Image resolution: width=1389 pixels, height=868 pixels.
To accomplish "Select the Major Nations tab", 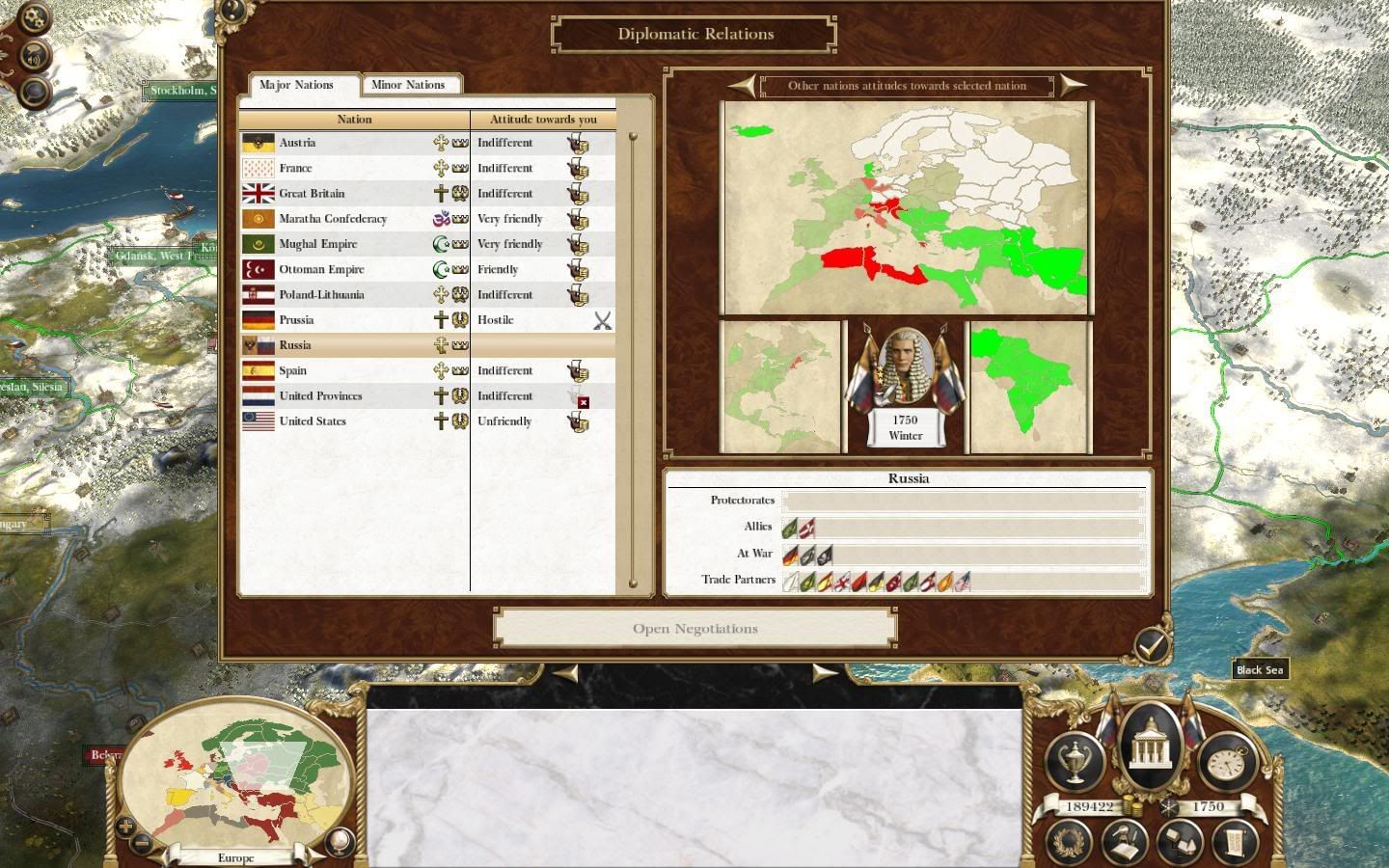I will coord(296,85).
